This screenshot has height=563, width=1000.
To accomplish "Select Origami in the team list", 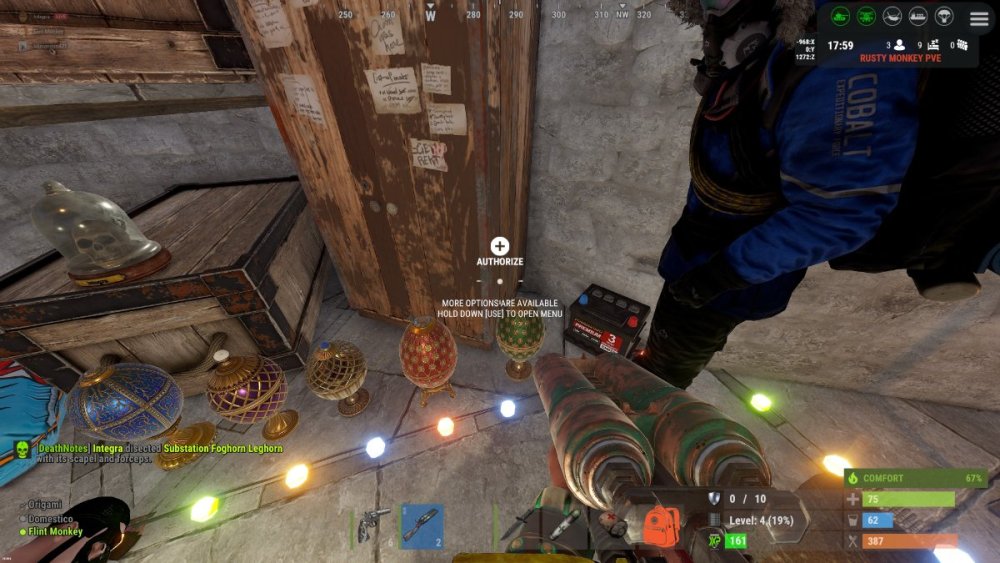I will coord(46,503).
